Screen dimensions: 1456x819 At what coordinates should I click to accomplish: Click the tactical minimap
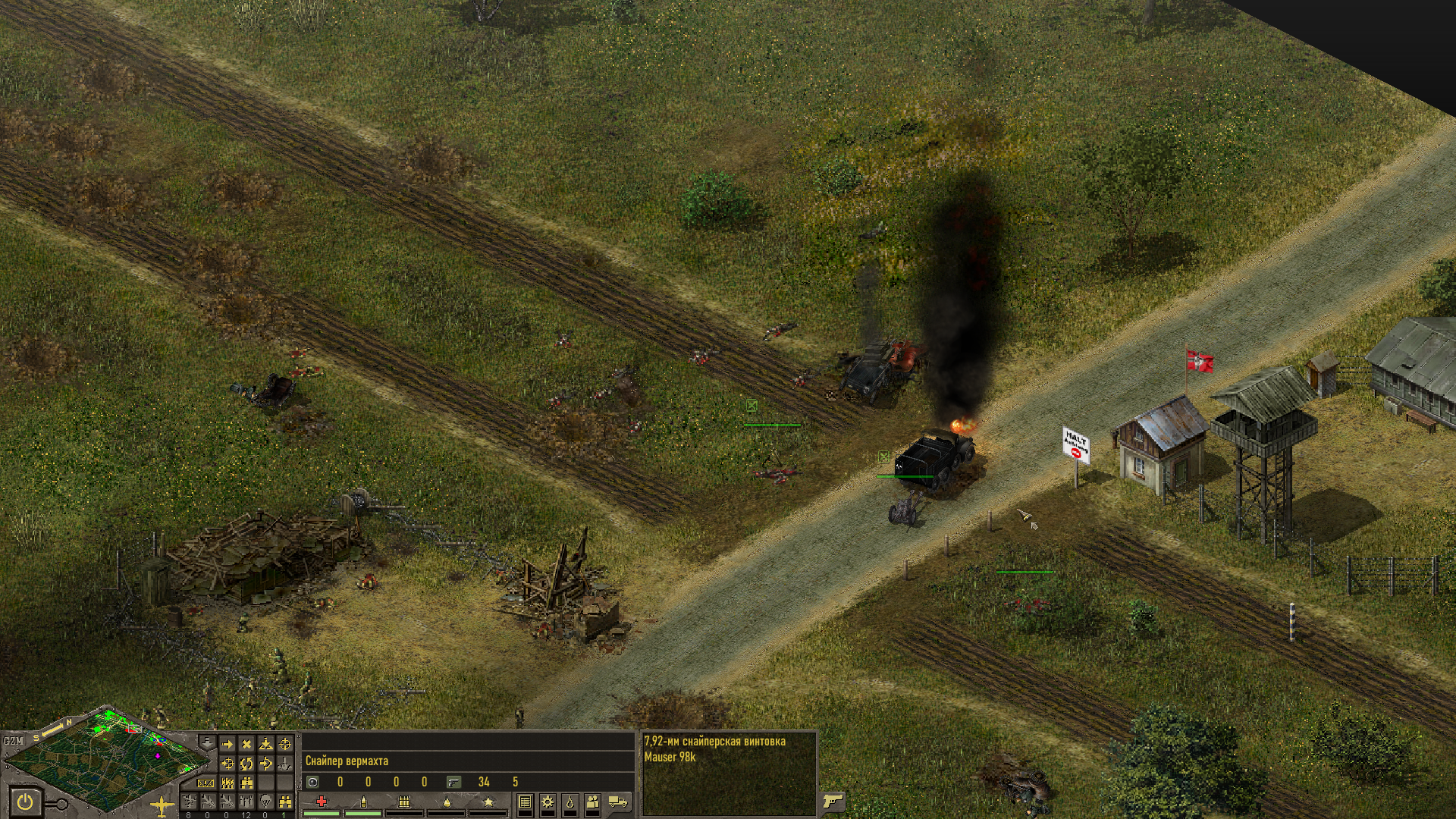pyautogui.click(x=106, y=758)
